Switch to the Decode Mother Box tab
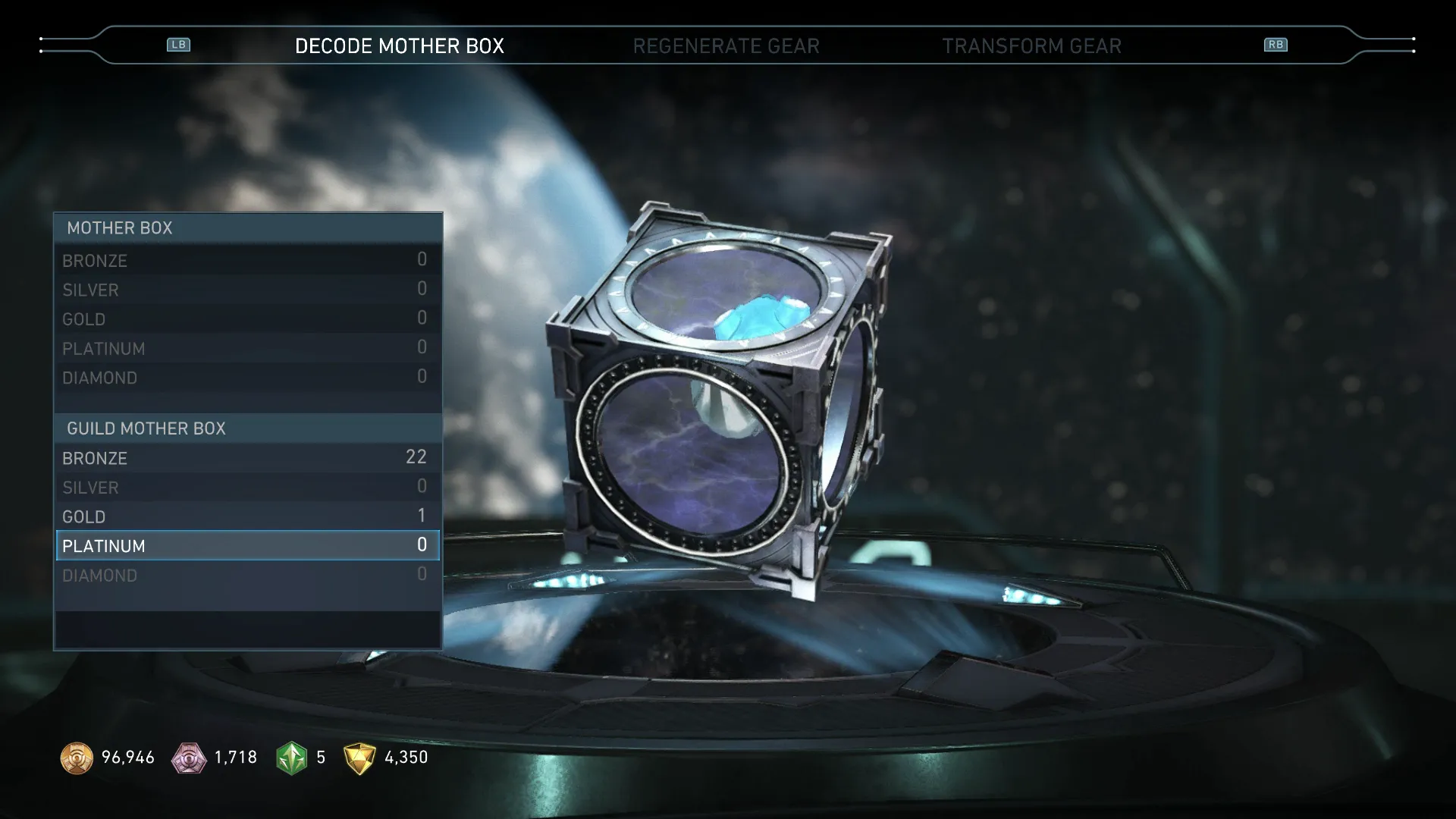The height and width of the screenshot is (819, 1456). pos(399,46)
